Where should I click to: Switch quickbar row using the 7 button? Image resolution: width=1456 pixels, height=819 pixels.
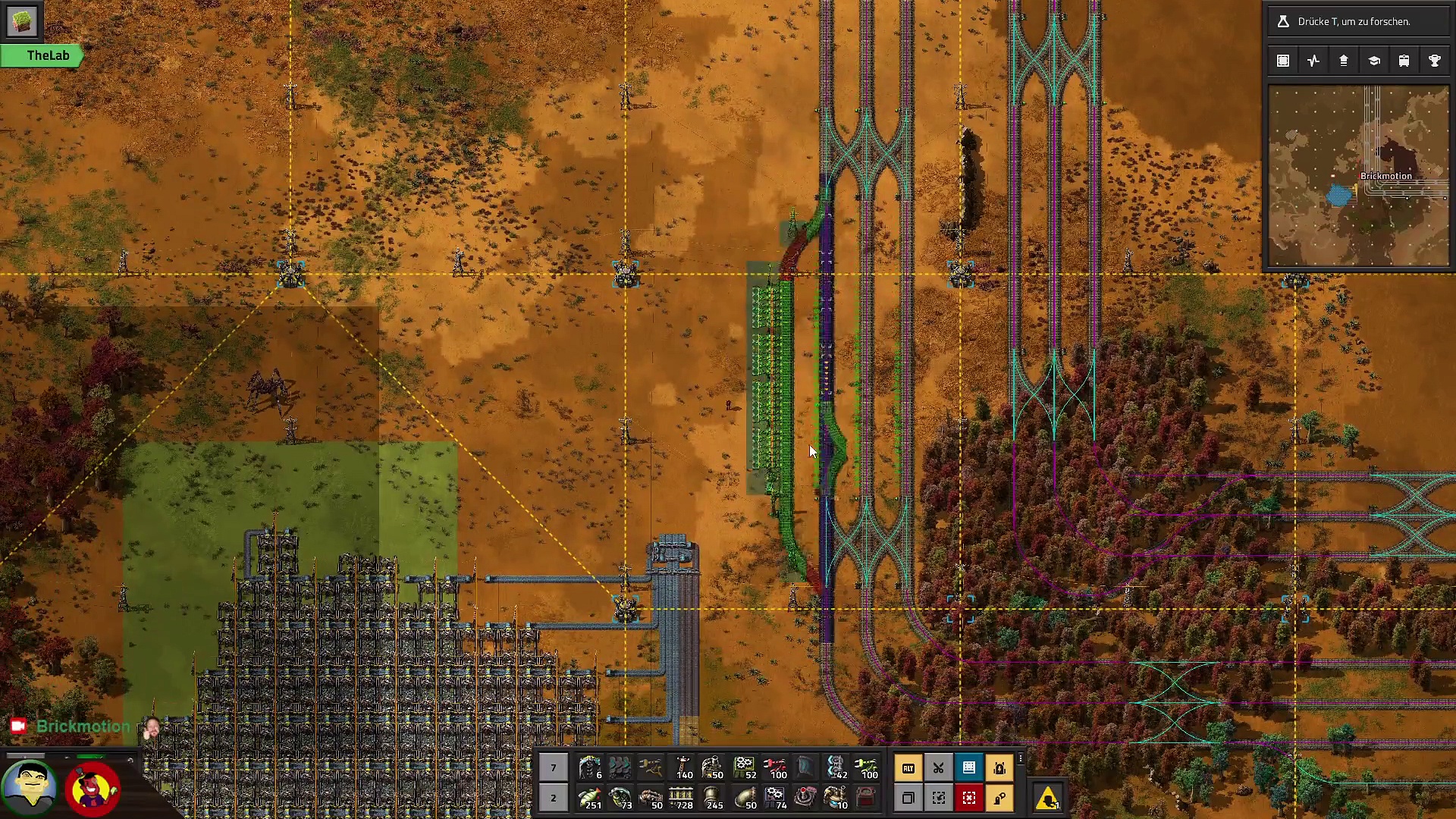point(553,767)
